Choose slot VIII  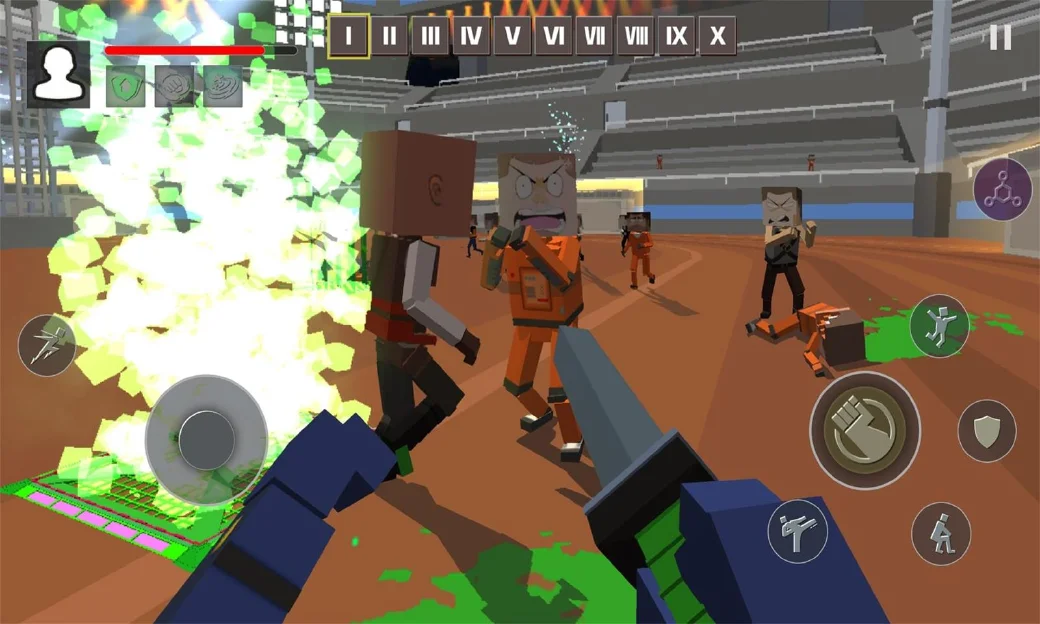635,37
